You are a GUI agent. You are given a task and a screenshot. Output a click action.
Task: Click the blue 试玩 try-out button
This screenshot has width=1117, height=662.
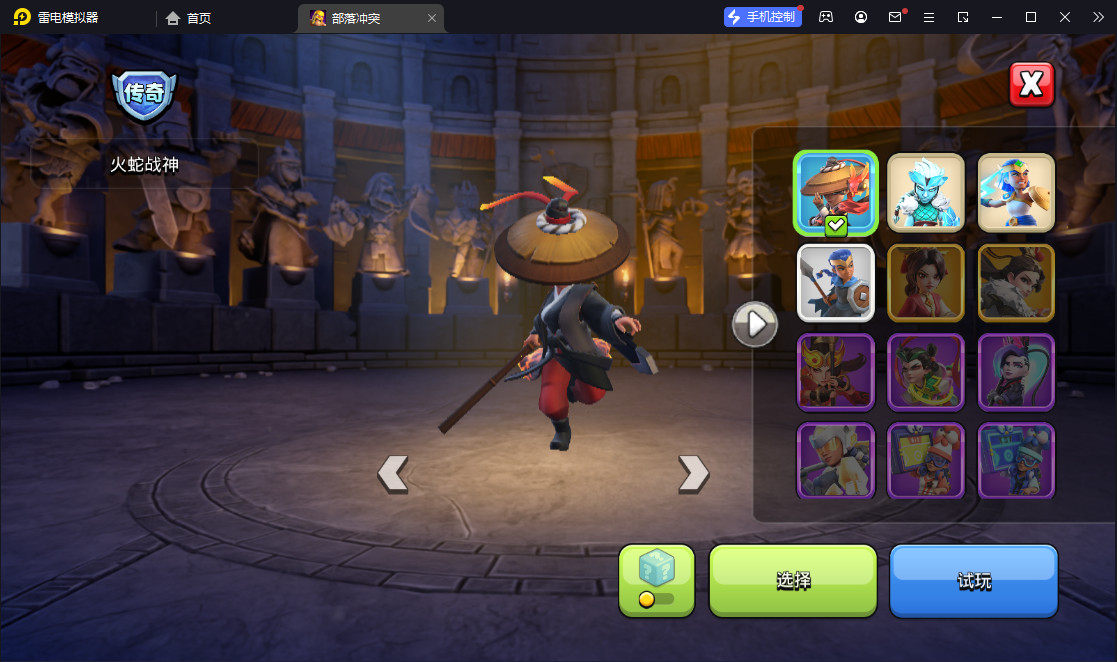973,580
